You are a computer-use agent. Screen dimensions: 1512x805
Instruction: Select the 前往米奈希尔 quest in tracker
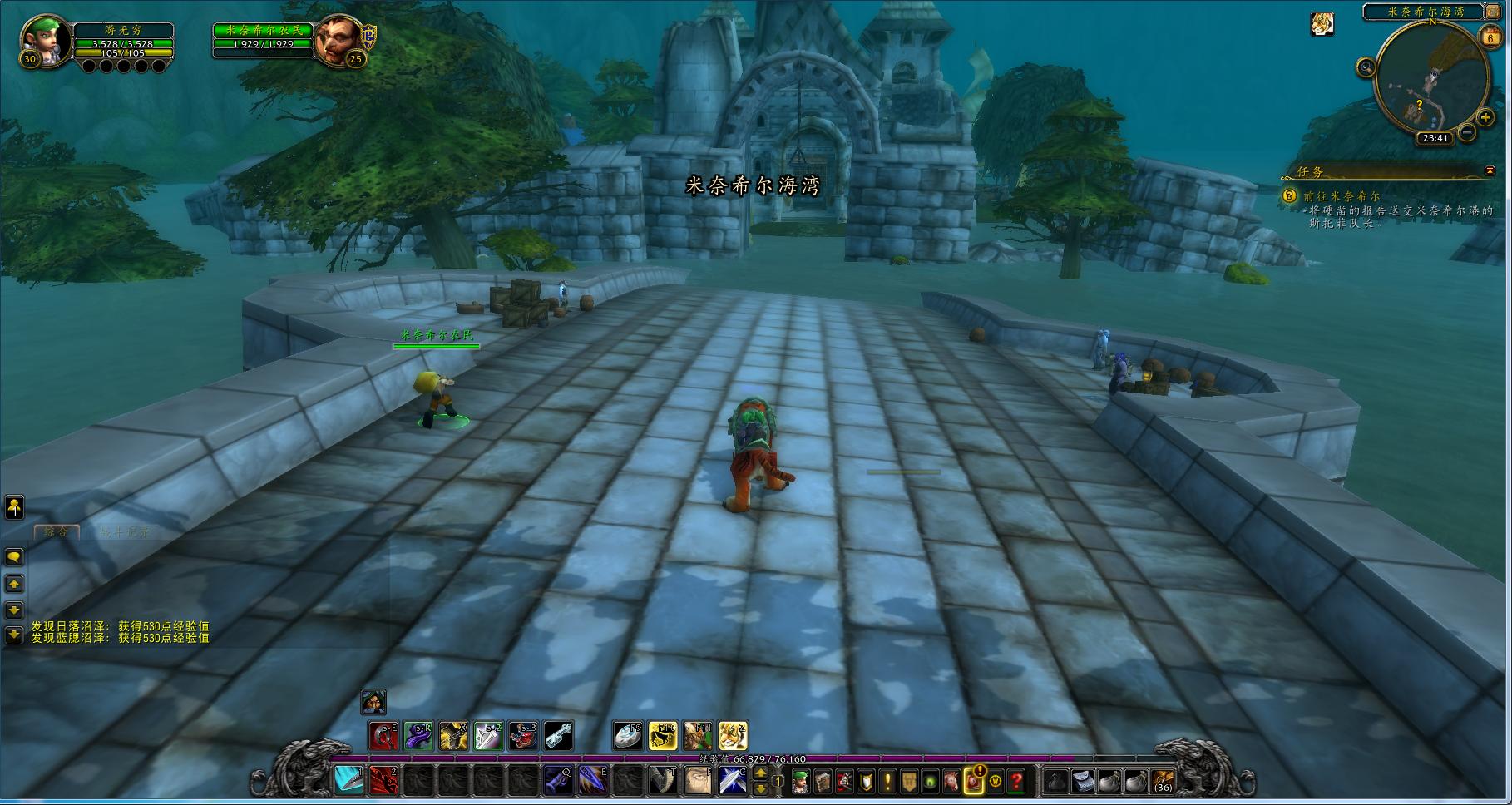(1341, 196)
